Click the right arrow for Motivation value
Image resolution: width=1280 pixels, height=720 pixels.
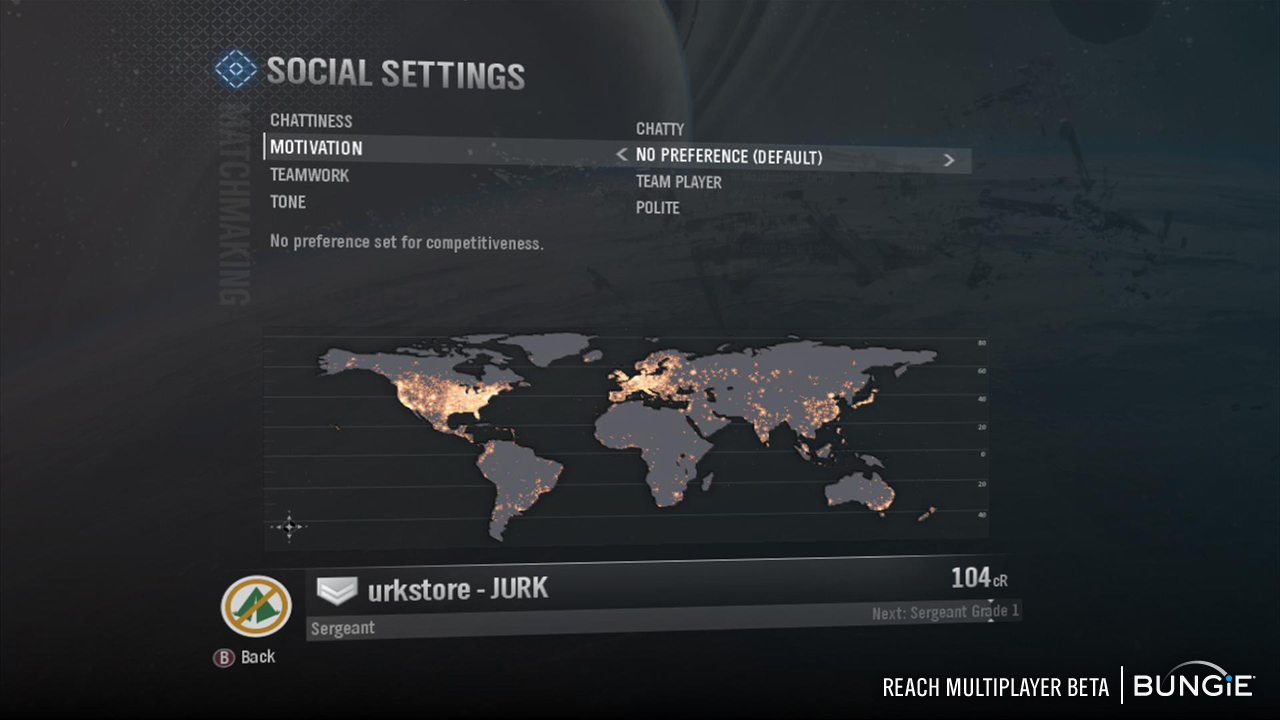point(949,159)
